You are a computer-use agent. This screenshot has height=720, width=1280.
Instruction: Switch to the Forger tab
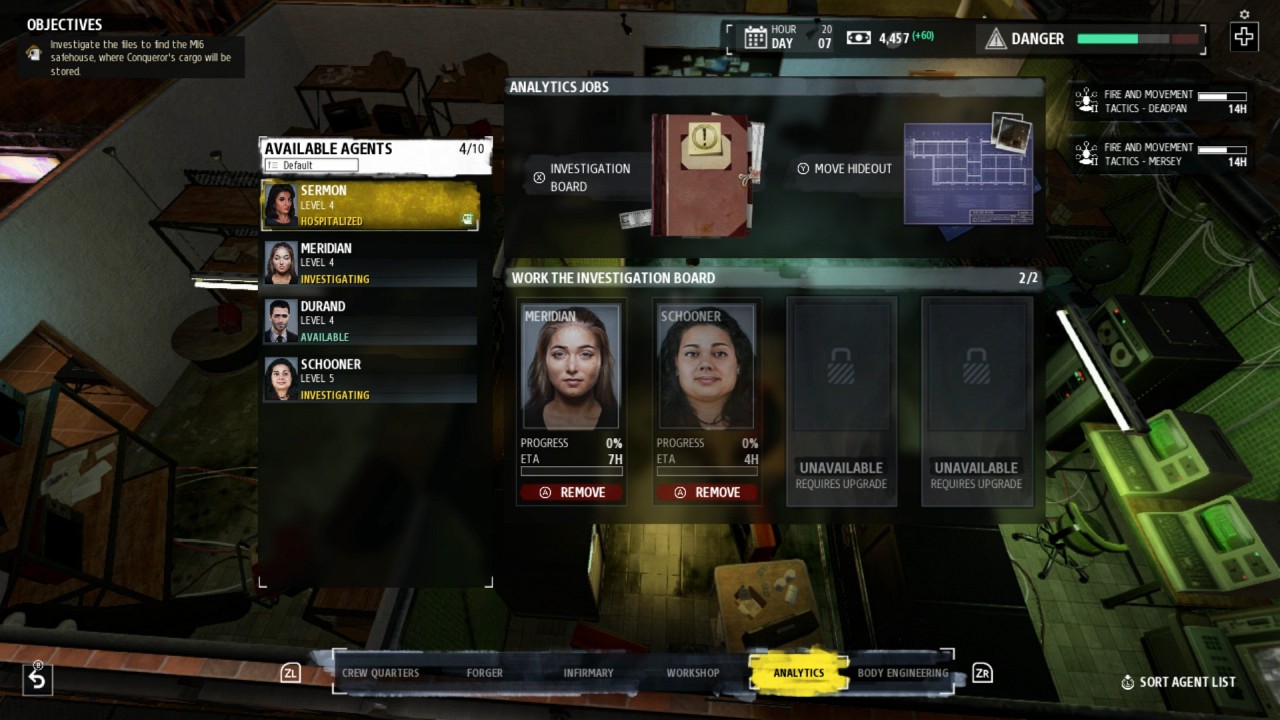484,673
